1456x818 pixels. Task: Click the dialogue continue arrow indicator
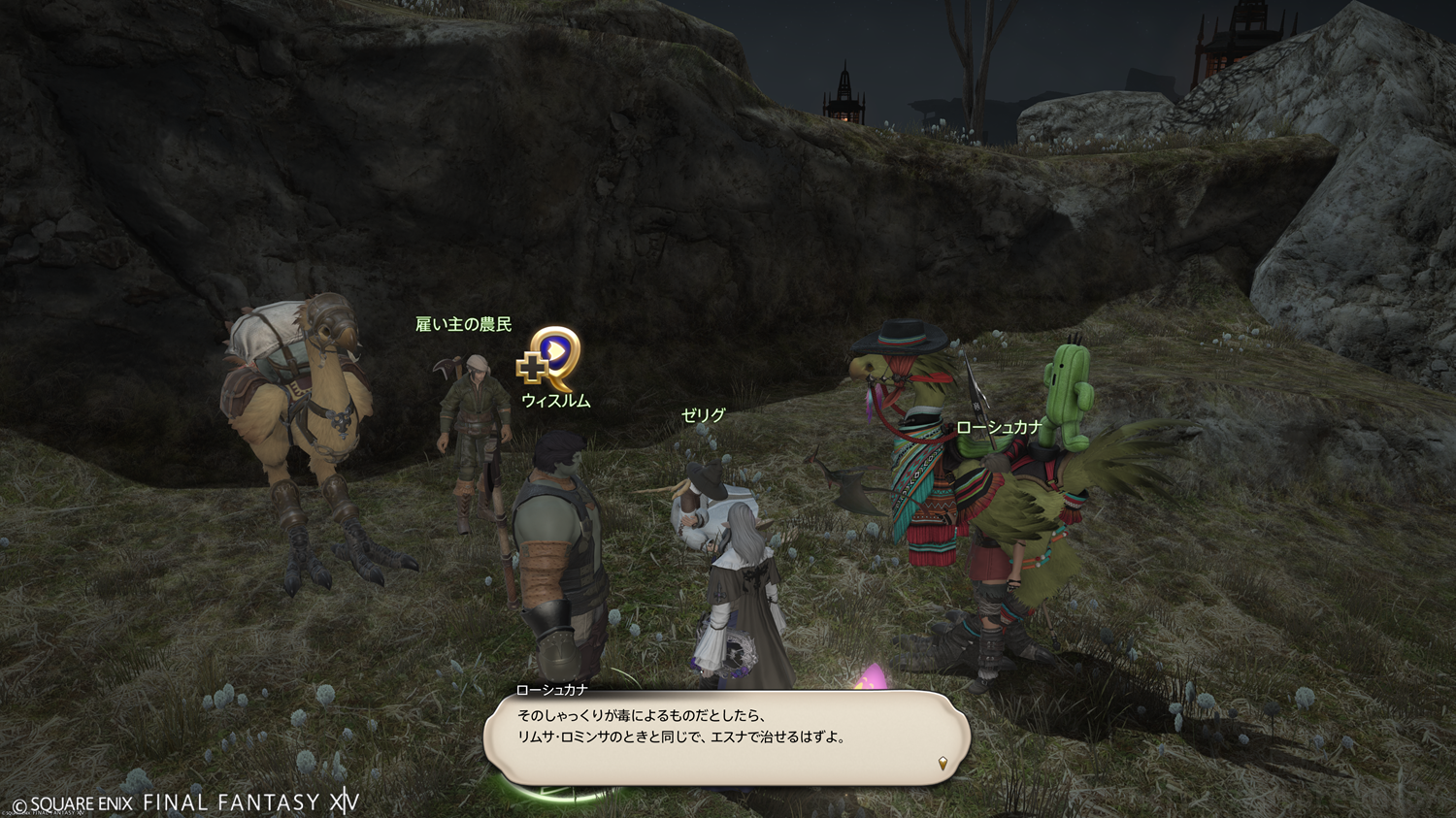pyautogui.click(x=943, y=764)
